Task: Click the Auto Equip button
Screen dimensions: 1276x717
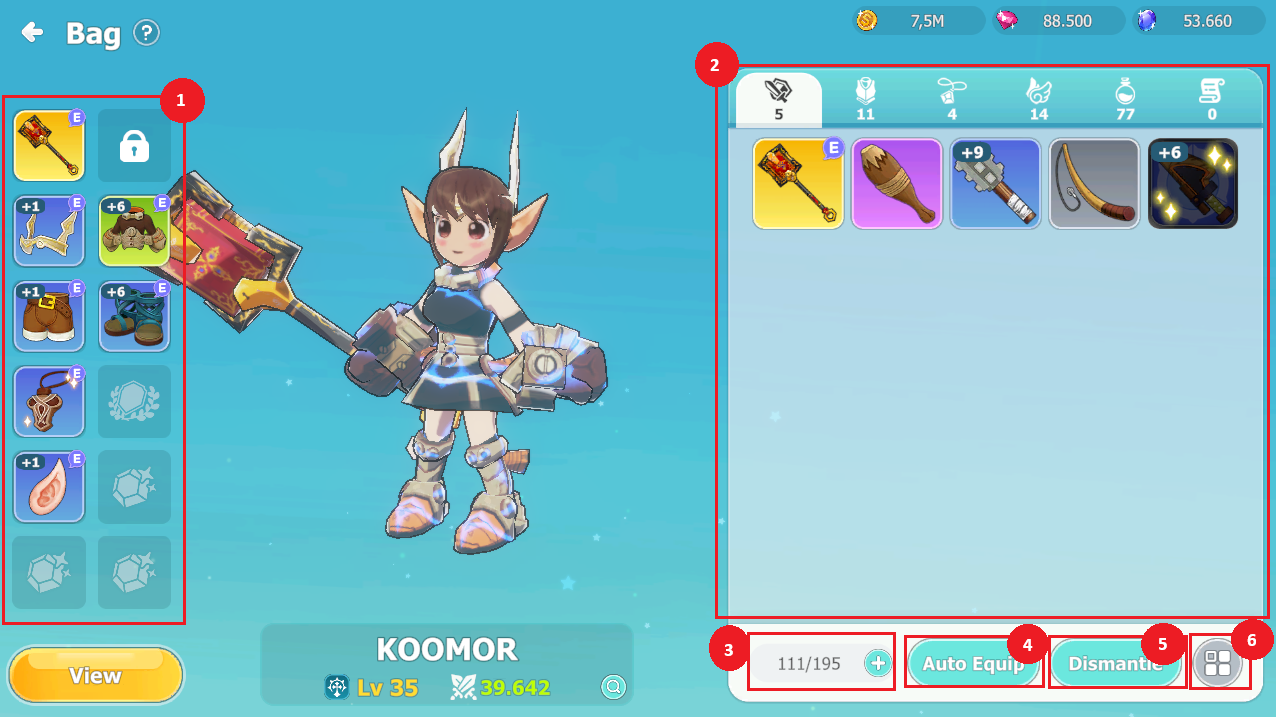Action: (972, 663)
